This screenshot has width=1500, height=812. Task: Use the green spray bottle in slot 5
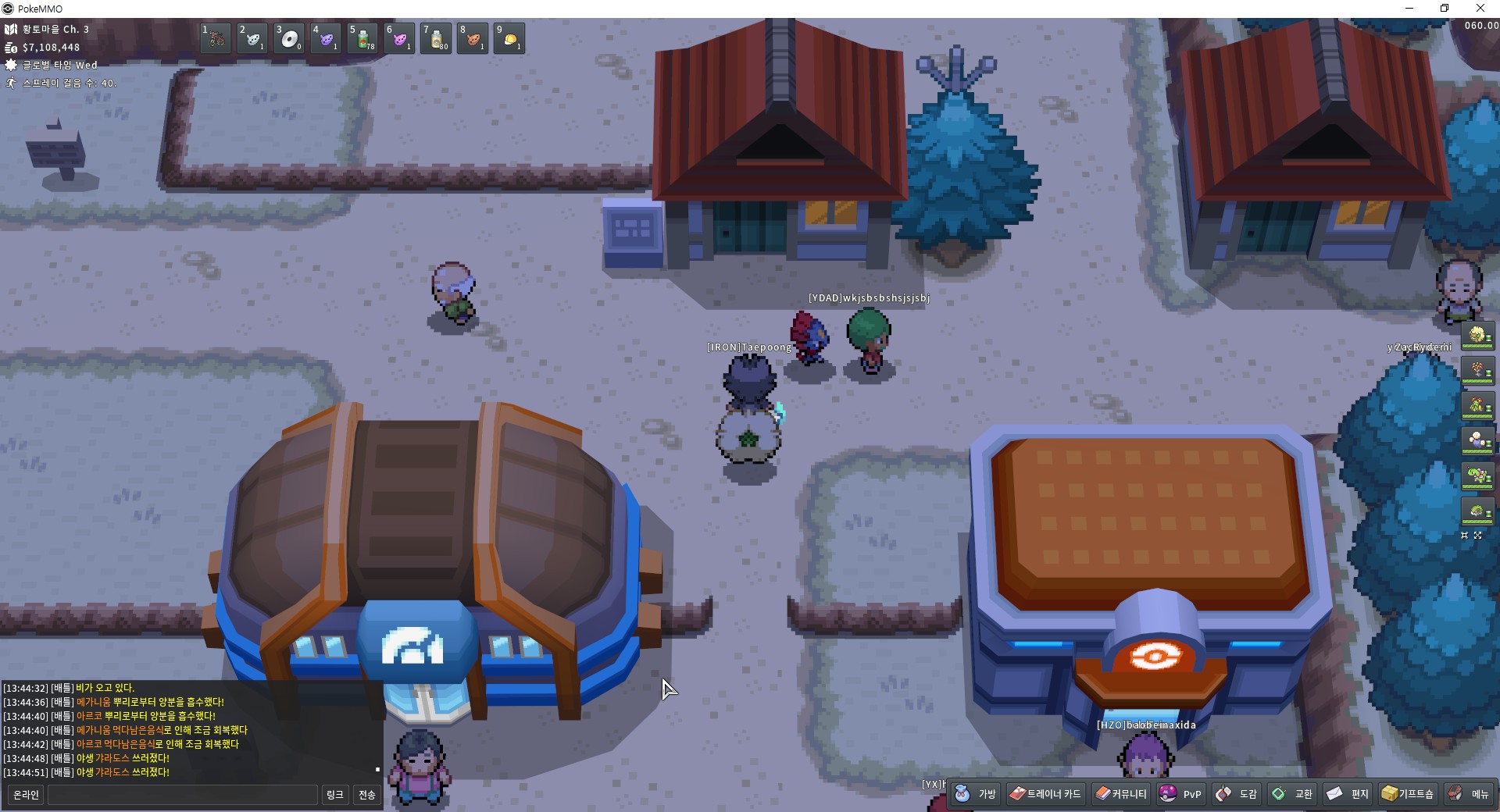tap(363, 38)
